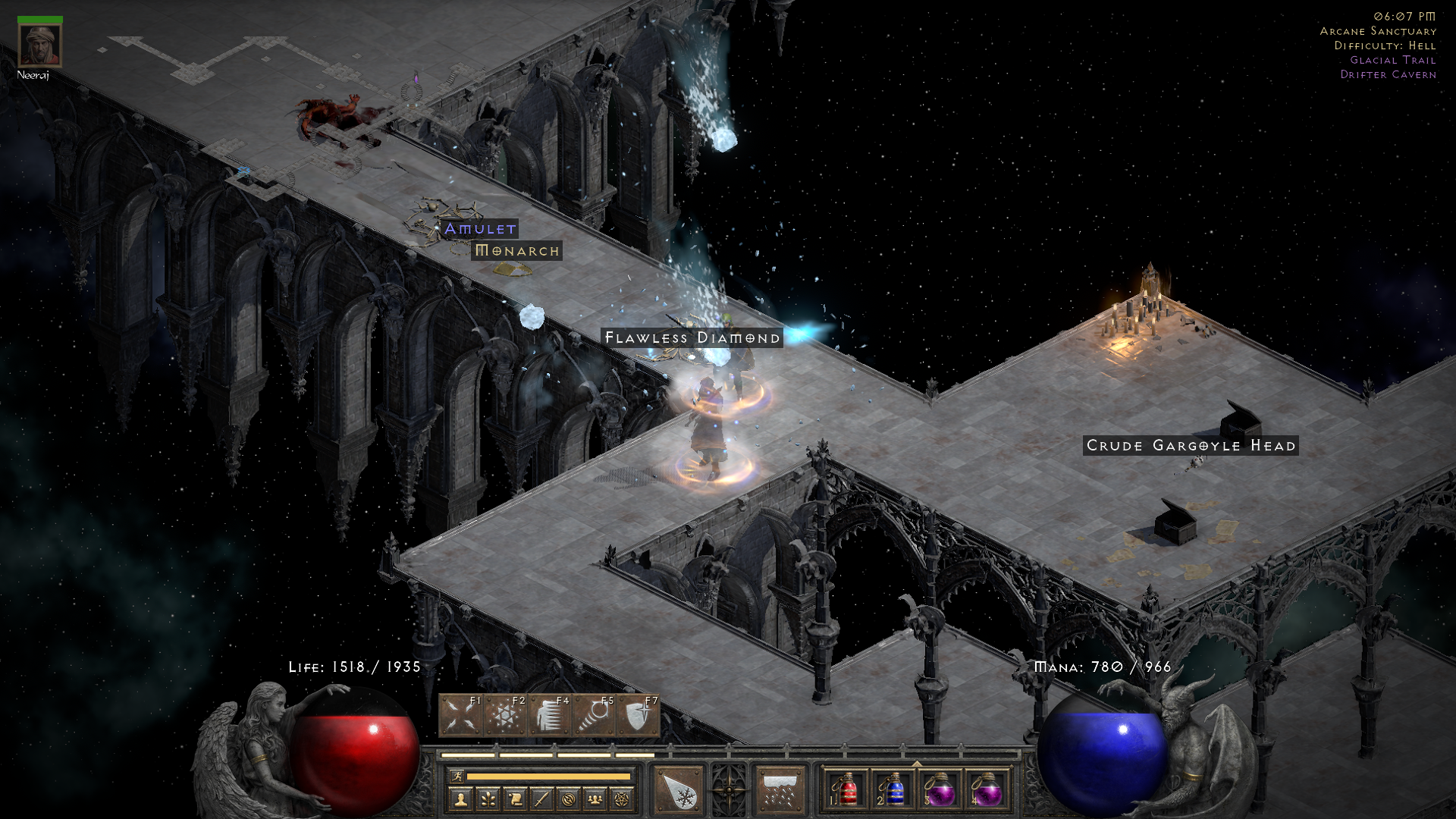Screen dimensions: 1456x819
Task: Click the yellow stamina bar
Action: coord(549,775)
